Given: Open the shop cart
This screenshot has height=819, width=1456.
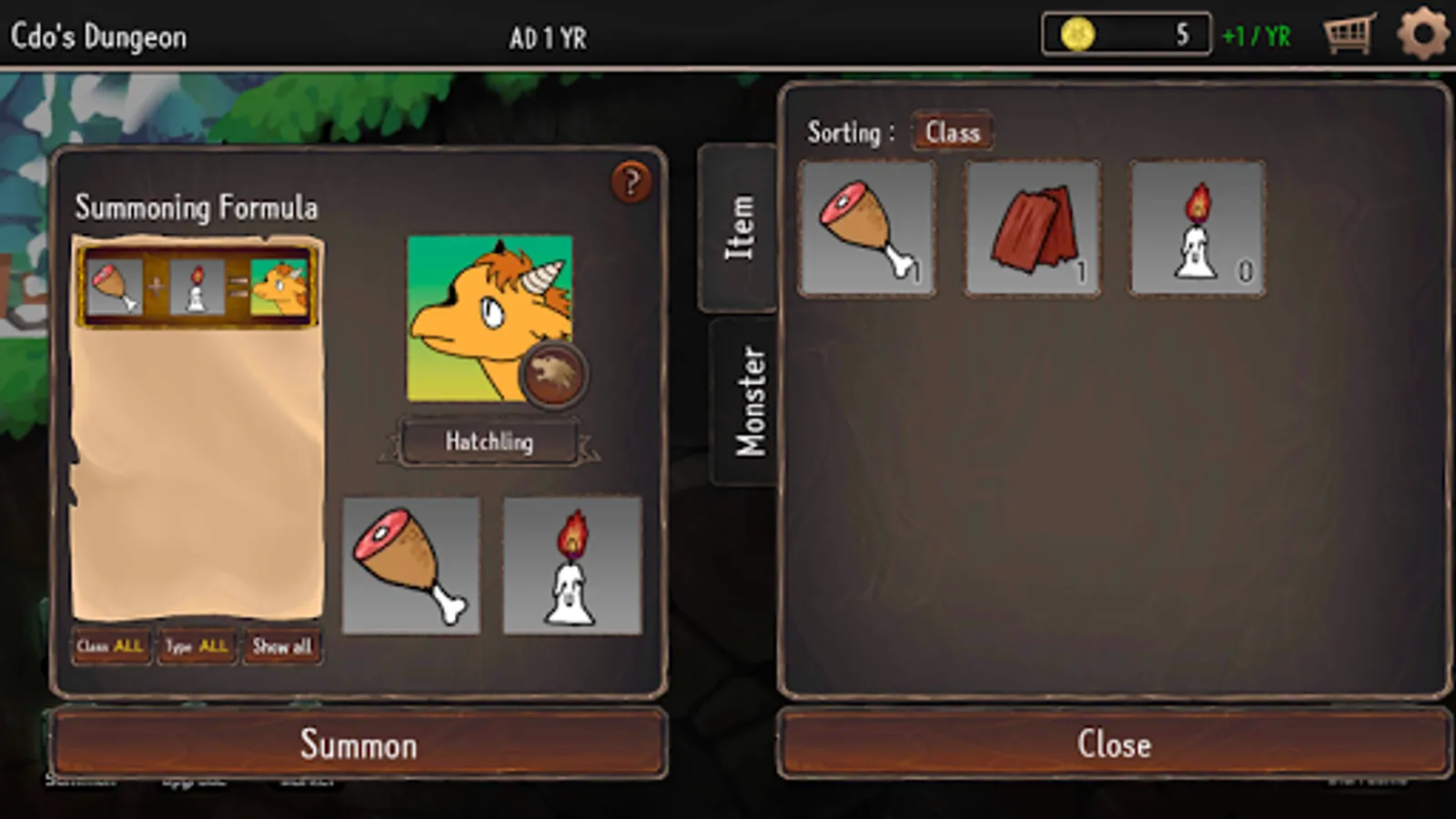Looking at the screenshot, I should tap(1349, 35).
